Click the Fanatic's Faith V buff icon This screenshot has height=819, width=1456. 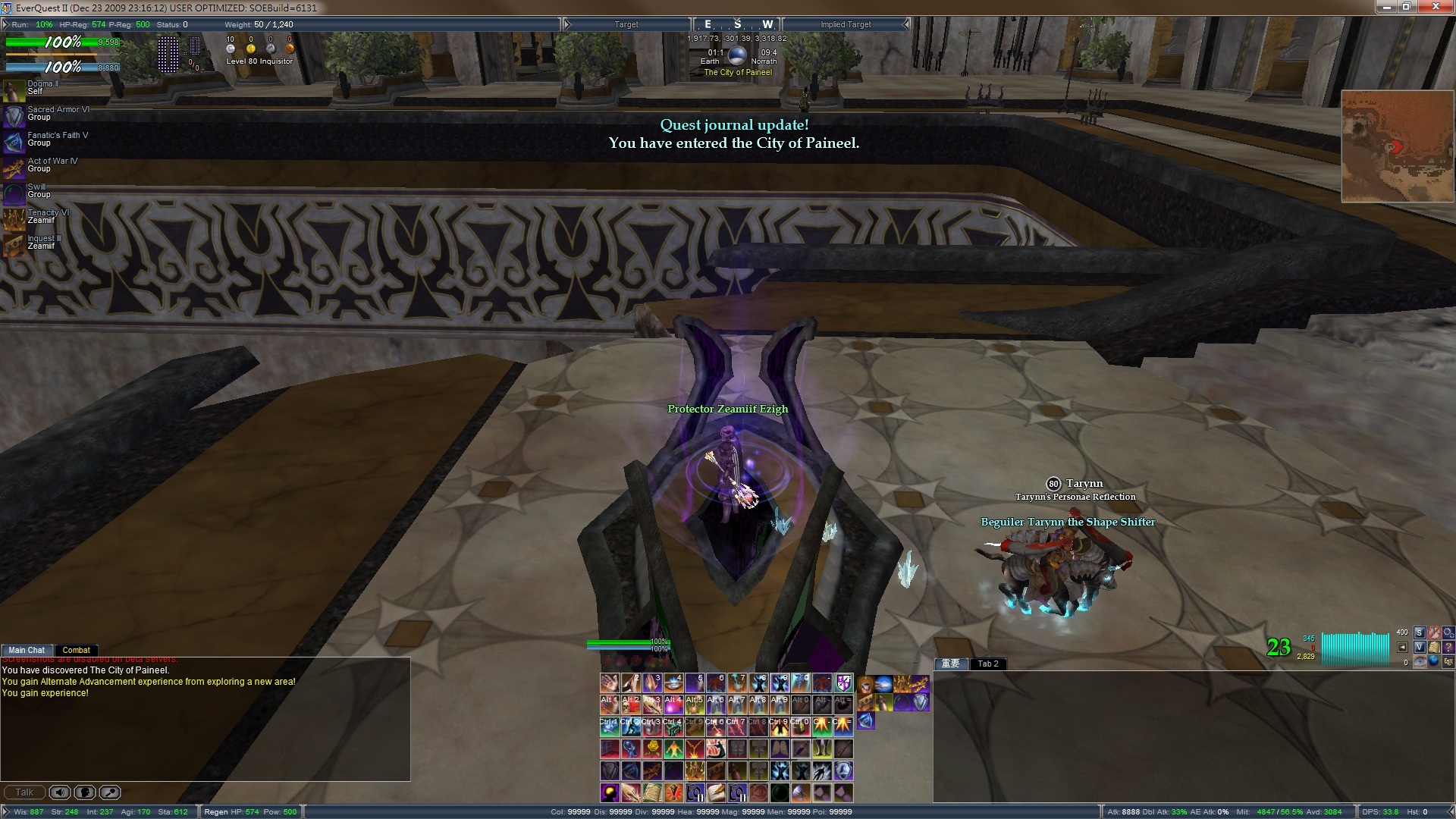pos(14,141)
